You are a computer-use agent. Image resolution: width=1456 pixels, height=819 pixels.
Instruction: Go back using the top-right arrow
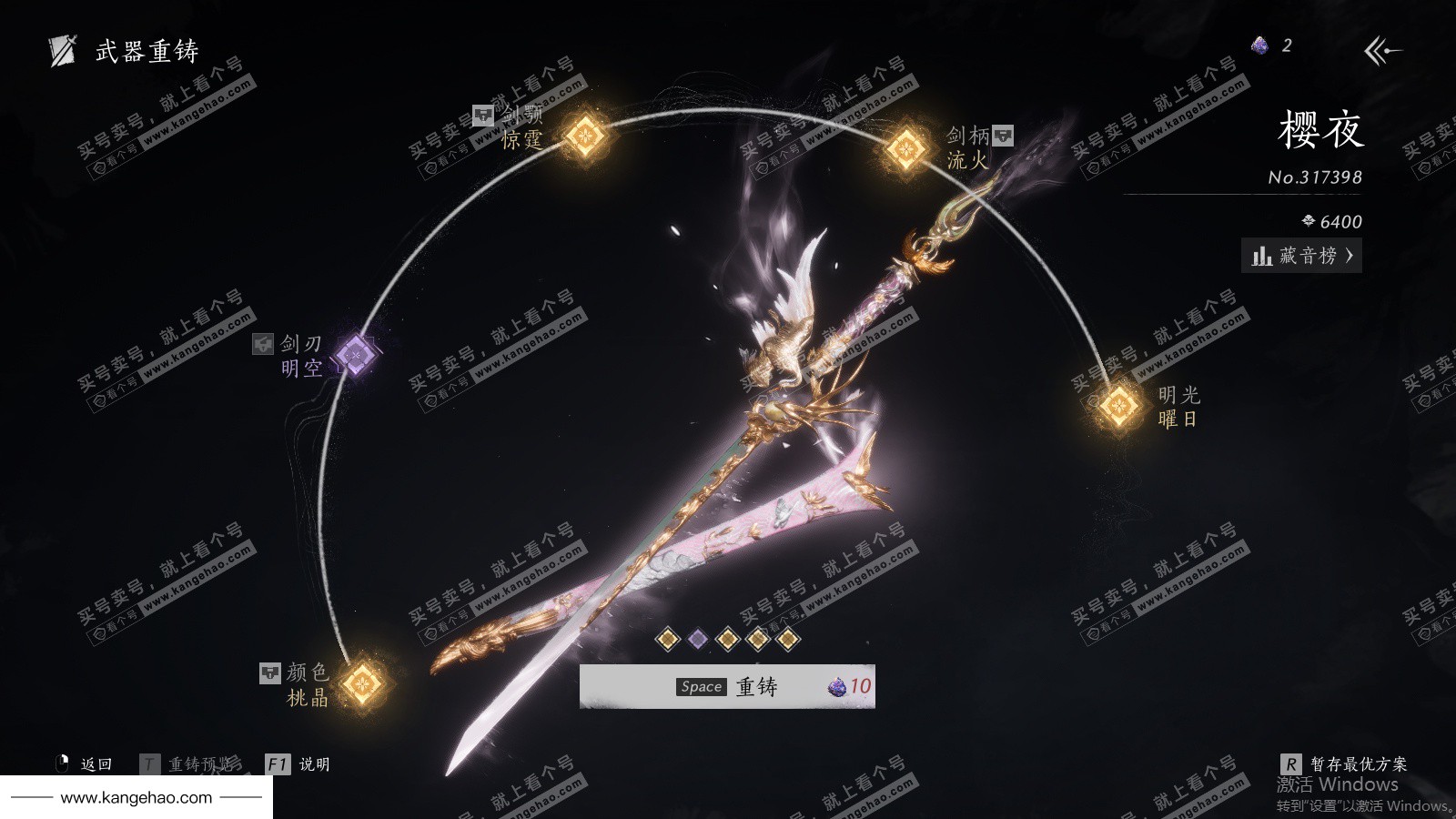1381,51
